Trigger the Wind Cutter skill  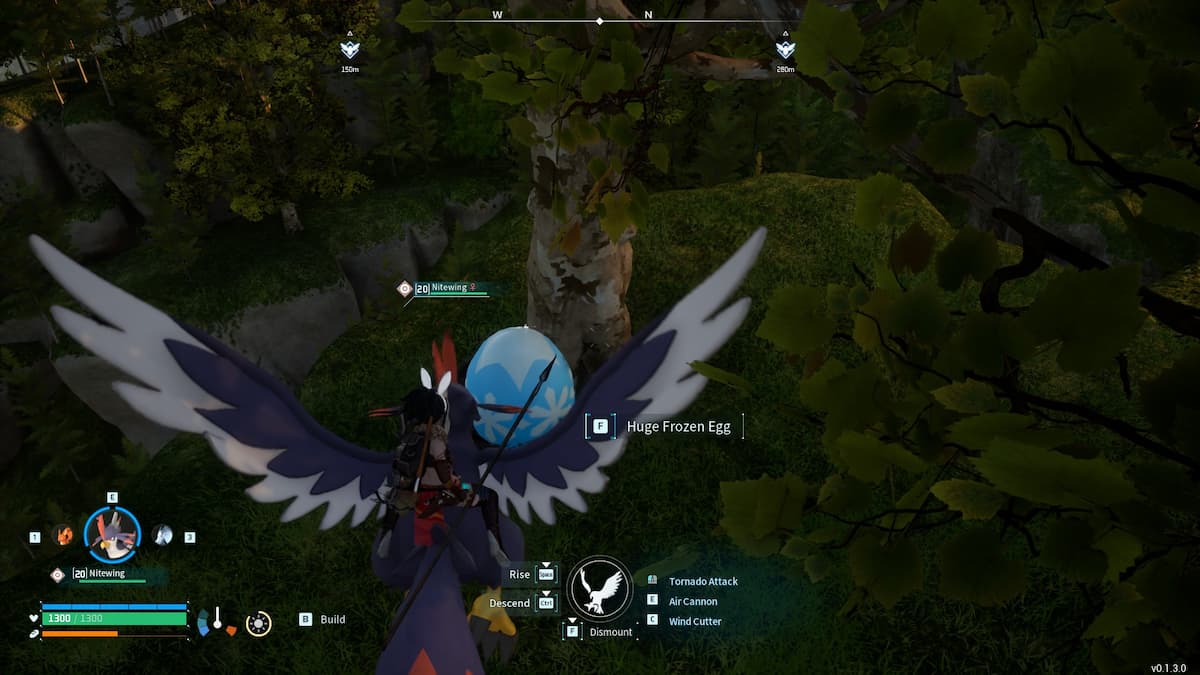pyautogui.click(x=694, y=621)
